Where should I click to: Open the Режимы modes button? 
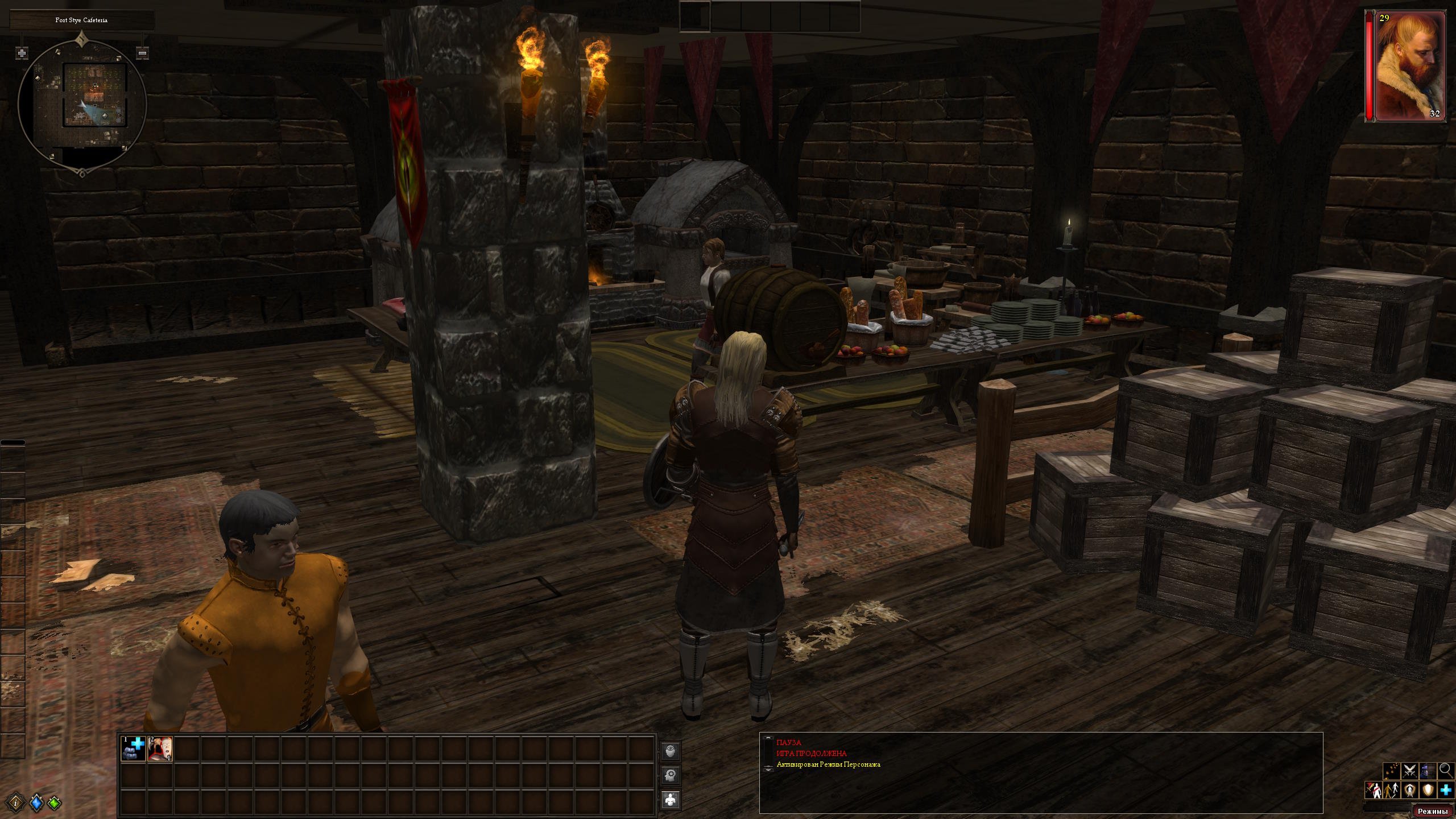[x=1432, y=811]
